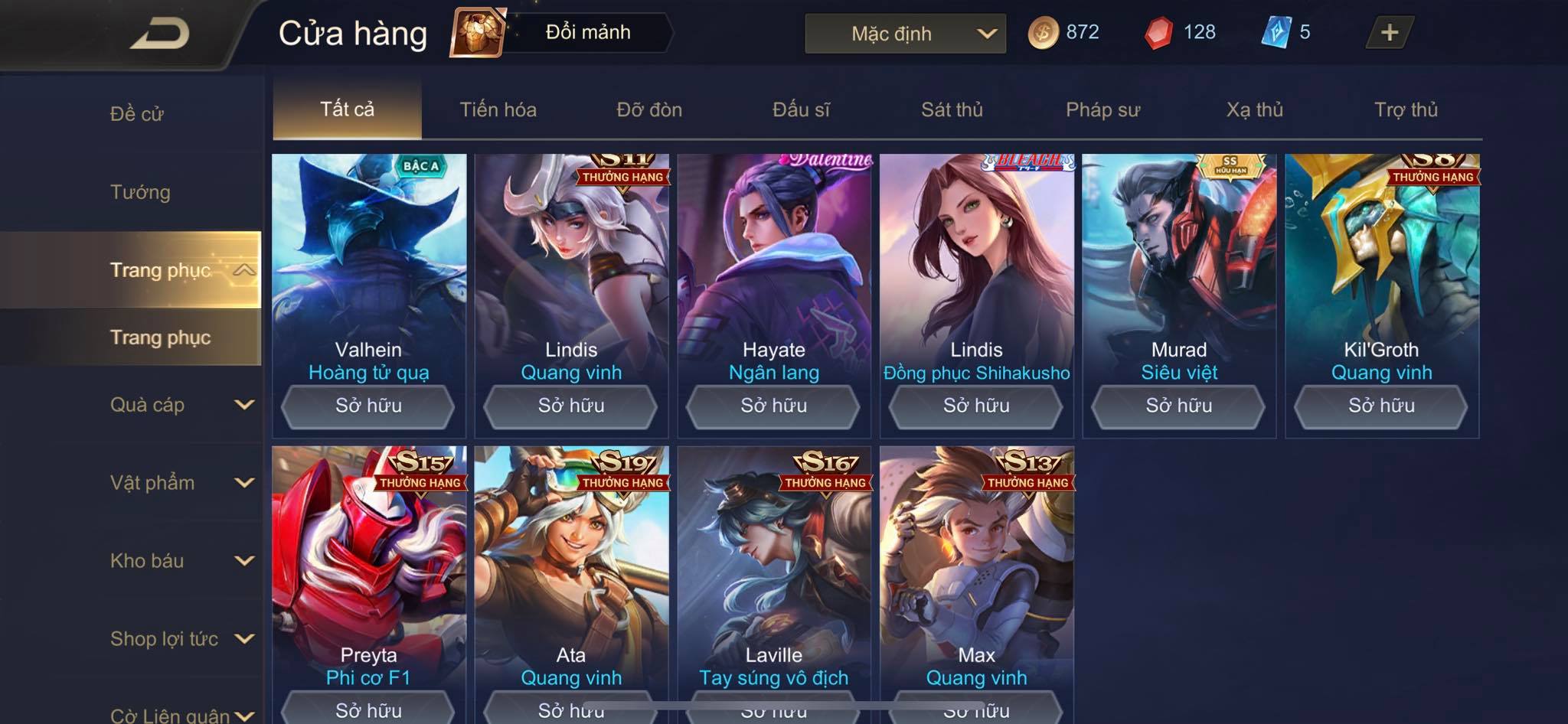Open the Tướng heroes section
1568x724 pixels.
pos(140,192)
